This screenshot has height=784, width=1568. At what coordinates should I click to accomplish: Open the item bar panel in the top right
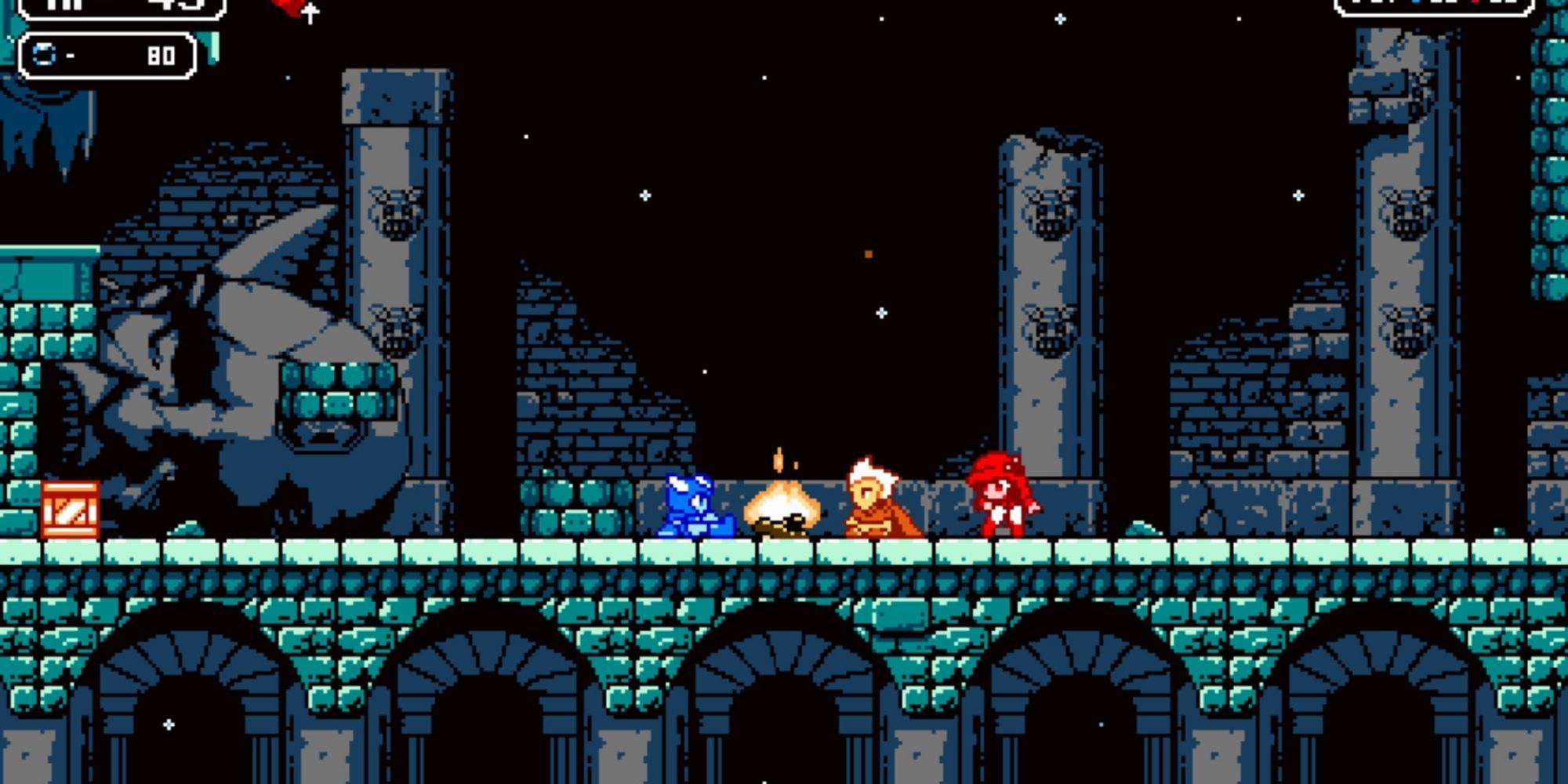click(1454, 8)
